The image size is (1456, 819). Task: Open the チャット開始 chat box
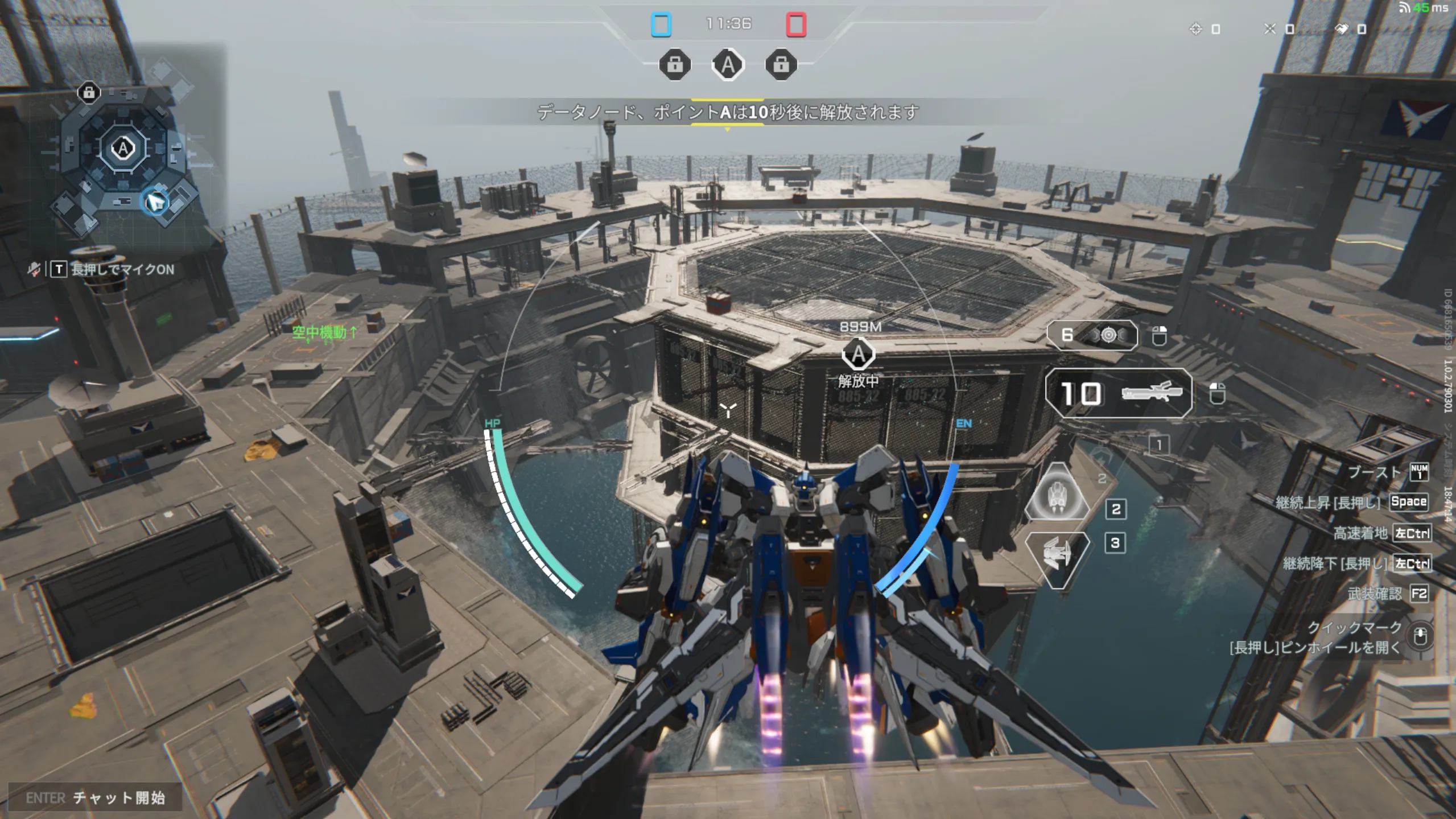point(96,797)
